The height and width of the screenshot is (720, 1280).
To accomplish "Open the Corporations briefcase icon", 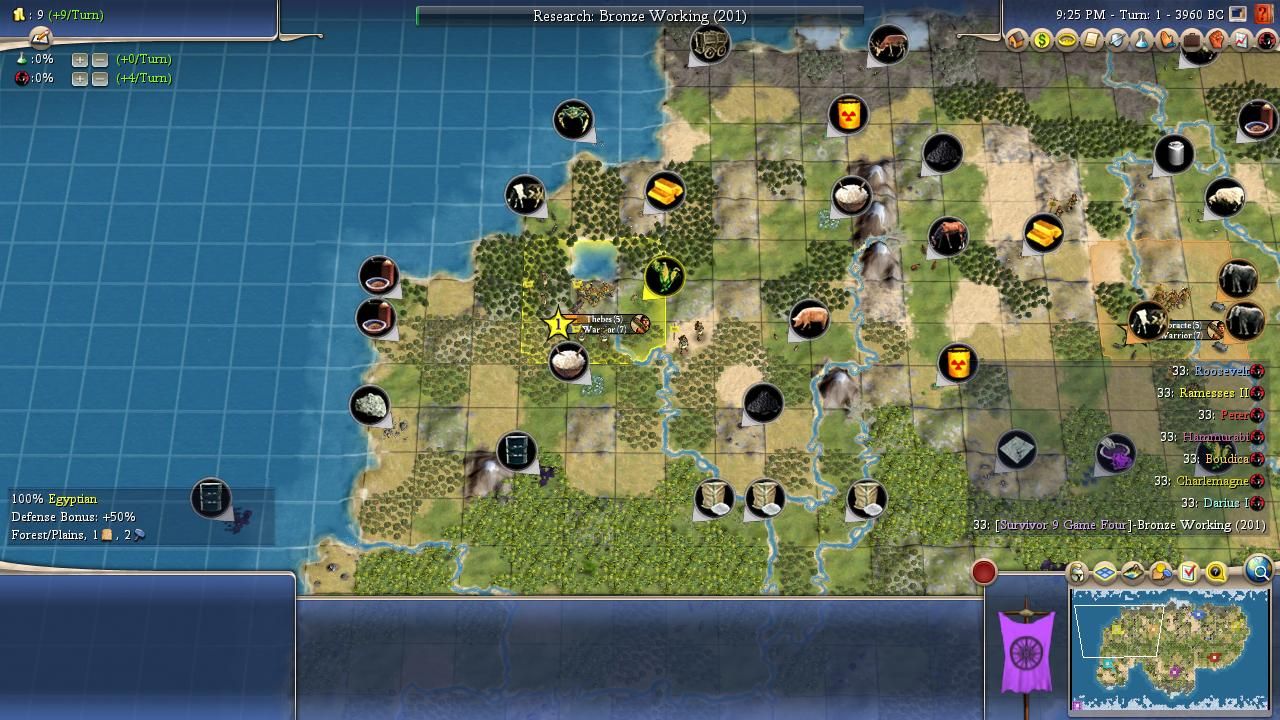I will point(1192,41).
